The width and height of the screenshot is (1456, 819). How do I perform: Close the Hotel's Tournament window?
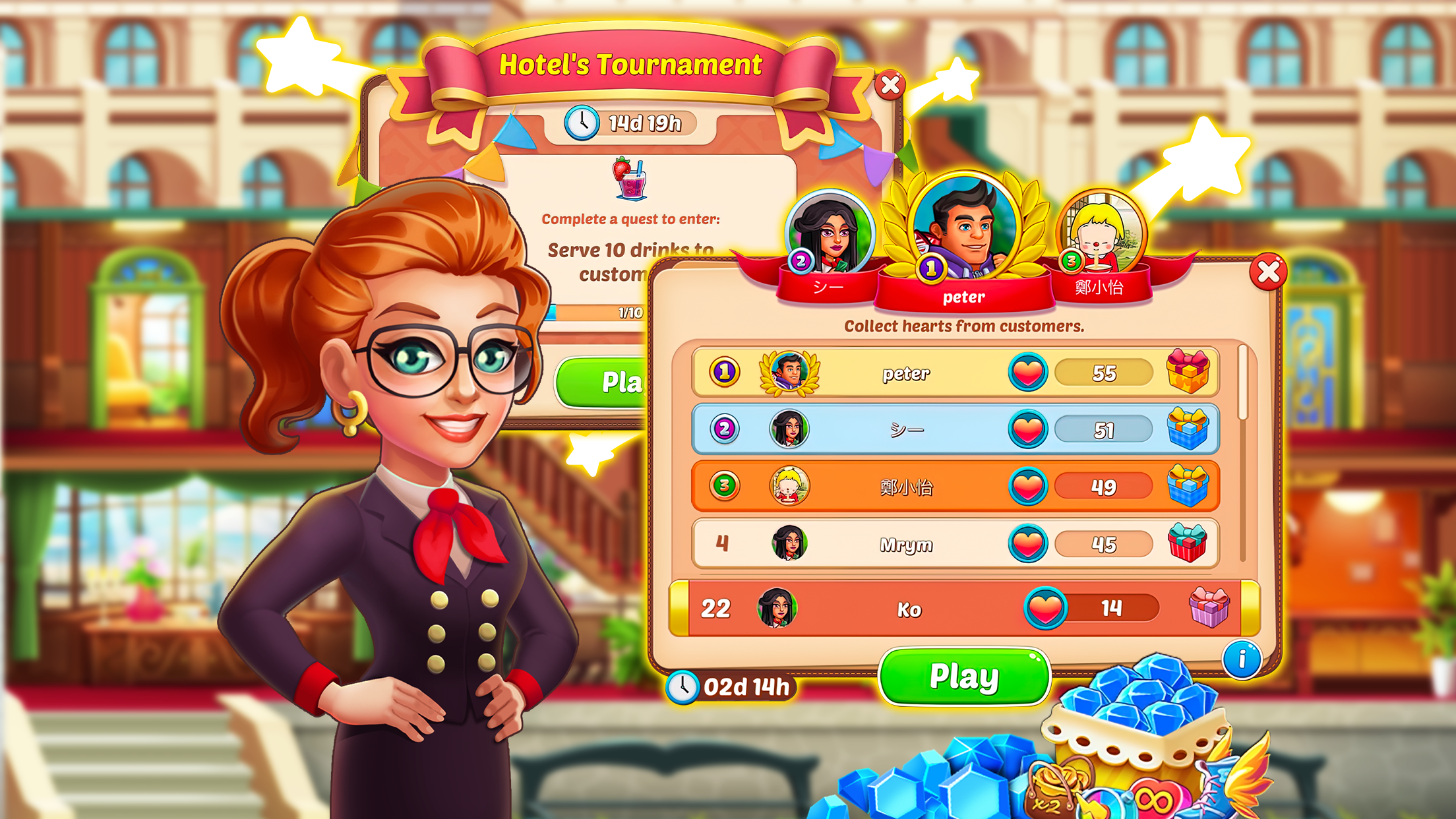coord(890,84)
